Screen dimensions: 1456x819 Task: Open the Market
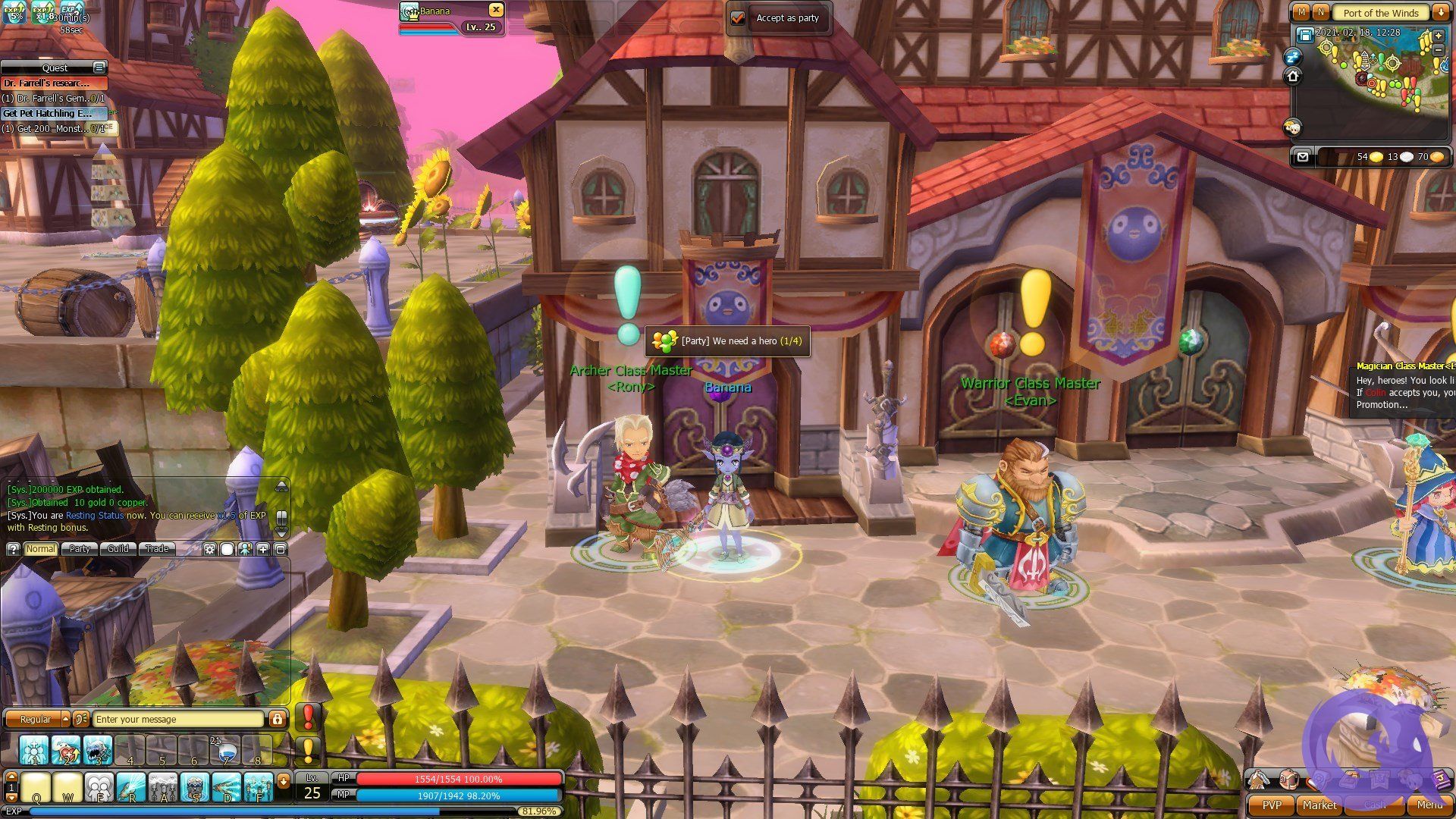(x=1319, y=805)
